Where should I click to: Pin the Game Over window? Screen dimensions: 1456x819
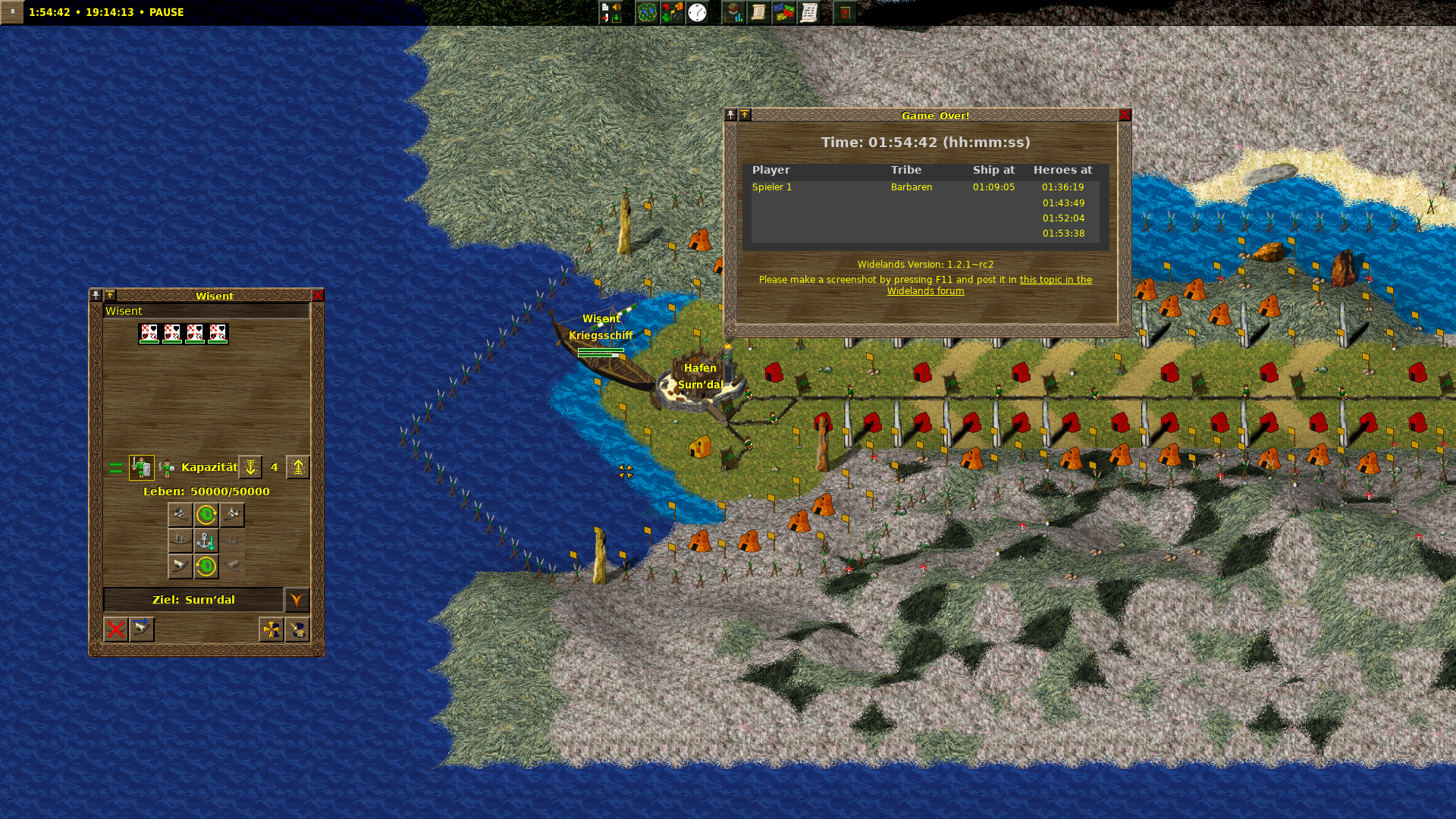[730, 115]
